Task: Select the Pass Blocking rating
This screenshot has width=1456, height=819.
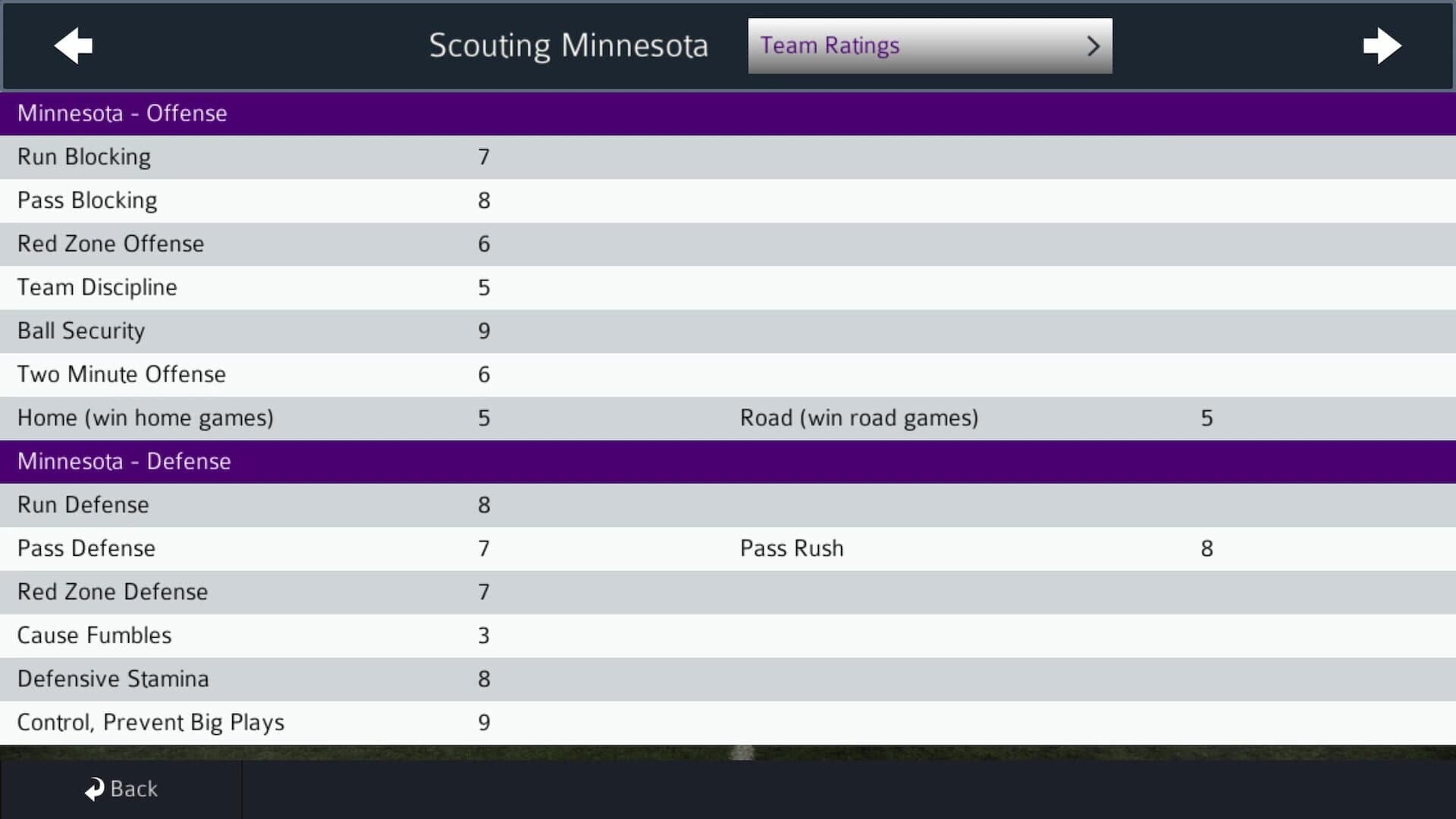Action: coord(485,200)
